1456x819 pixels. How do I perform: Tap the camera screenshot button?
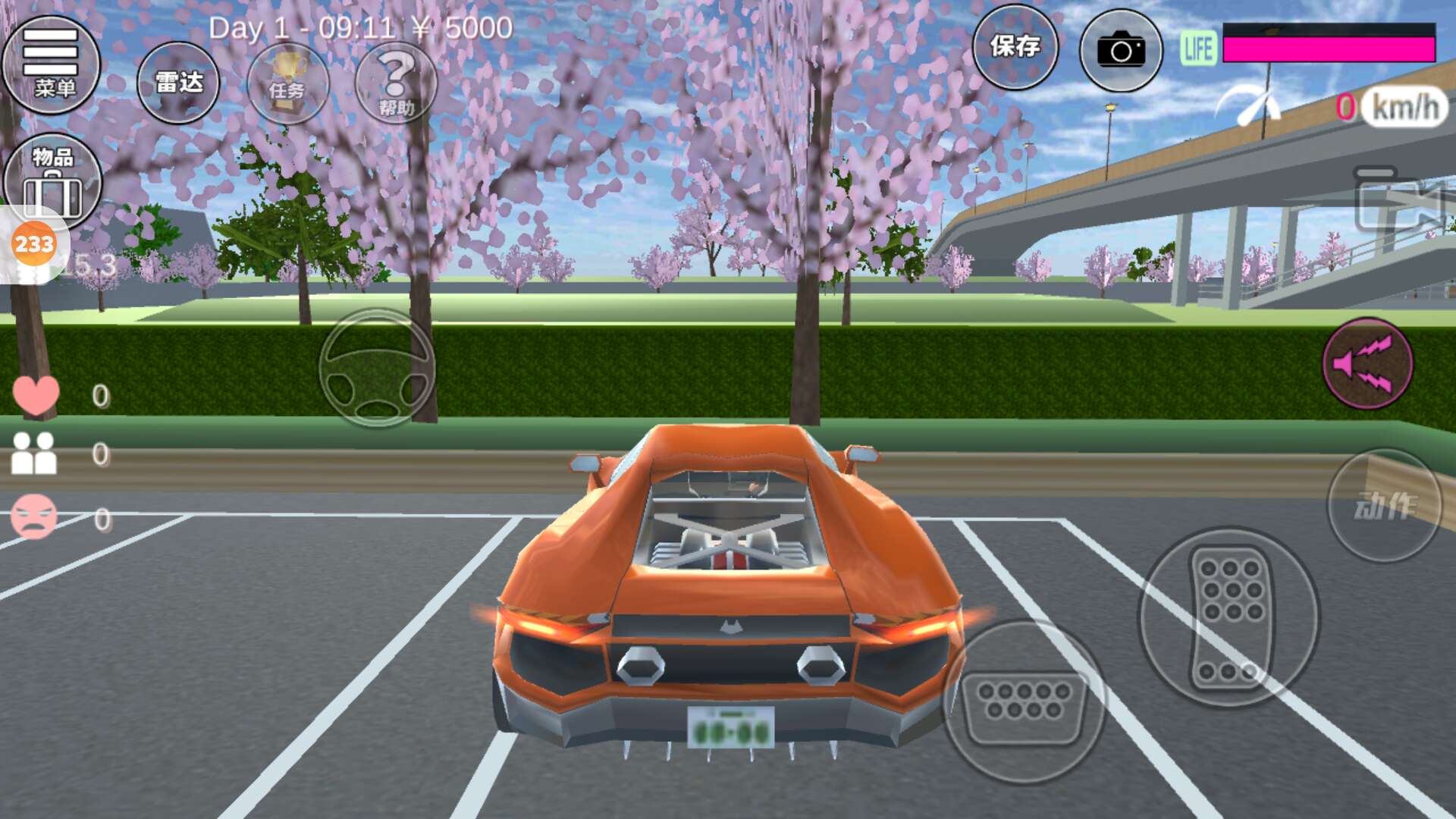coord(1121,50)
